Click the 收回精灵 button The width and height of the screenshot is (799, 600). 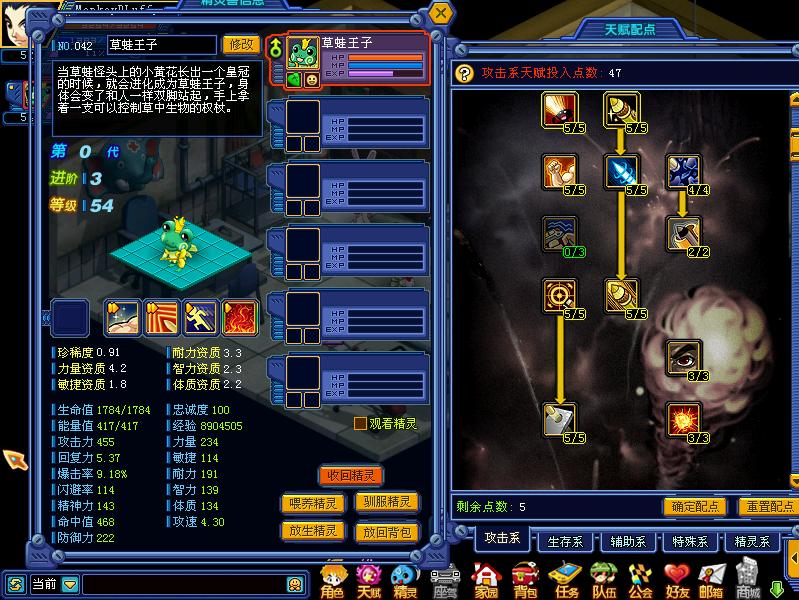point(351,475)
